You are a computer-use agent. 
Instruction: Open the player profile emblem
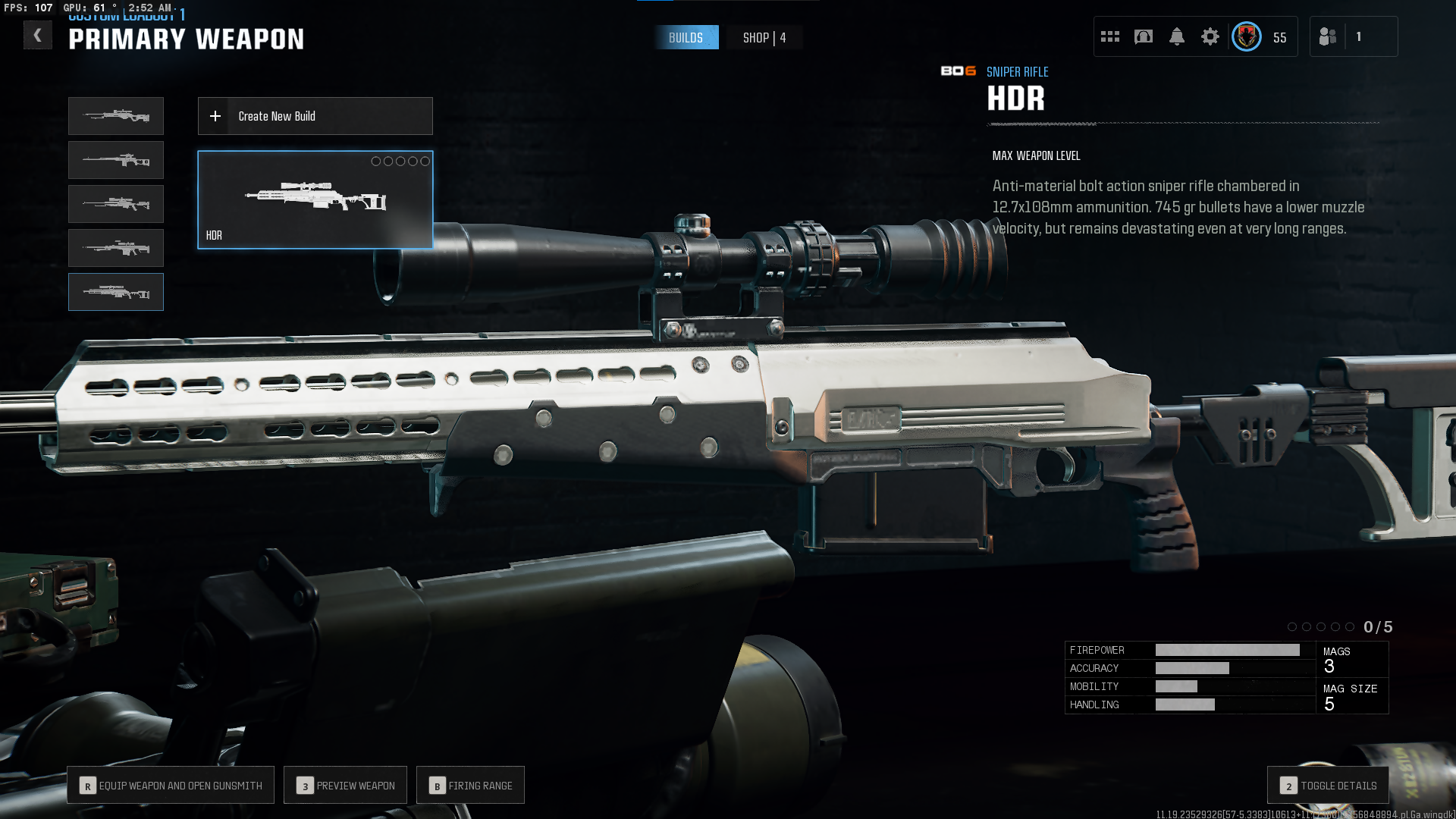click(1246, 36)
